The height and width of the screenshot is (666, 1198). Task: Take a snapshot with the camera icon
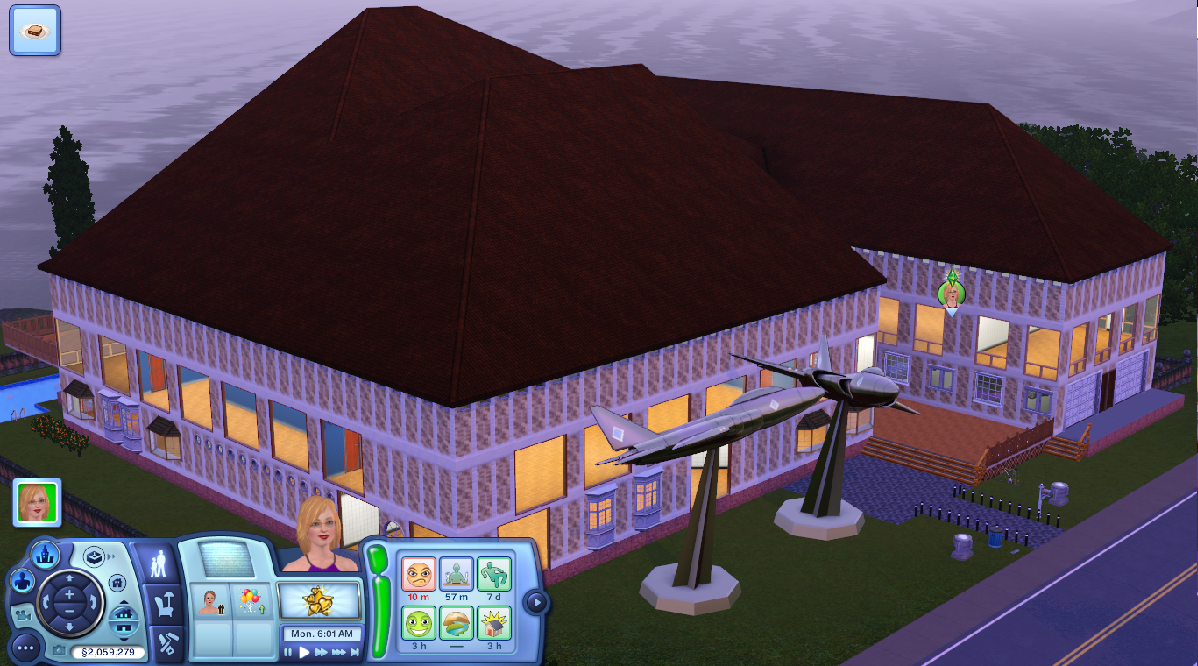(x=58, y=651)
